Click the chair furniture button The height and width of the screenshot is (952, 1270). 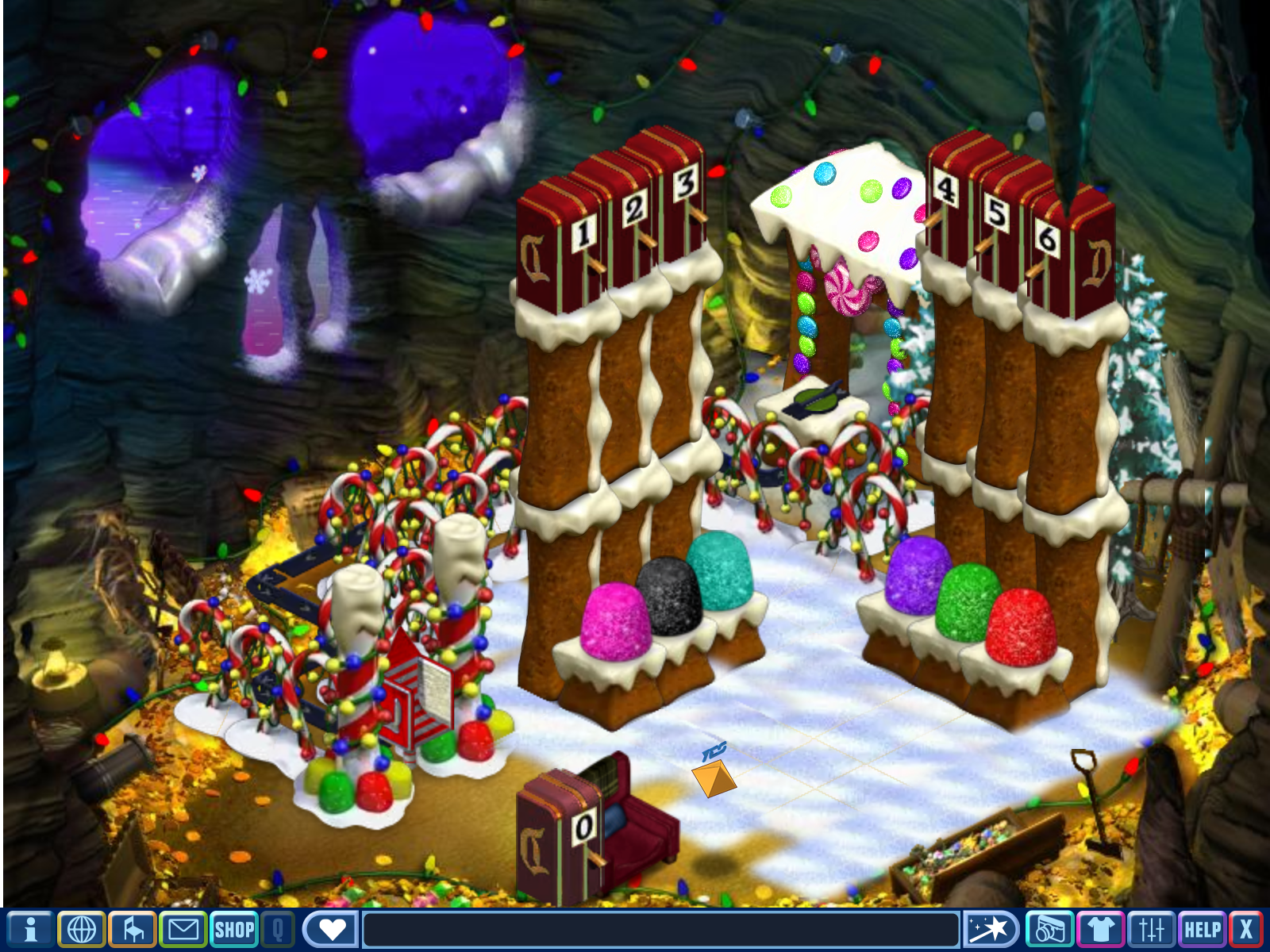click(x=133, y=929)
